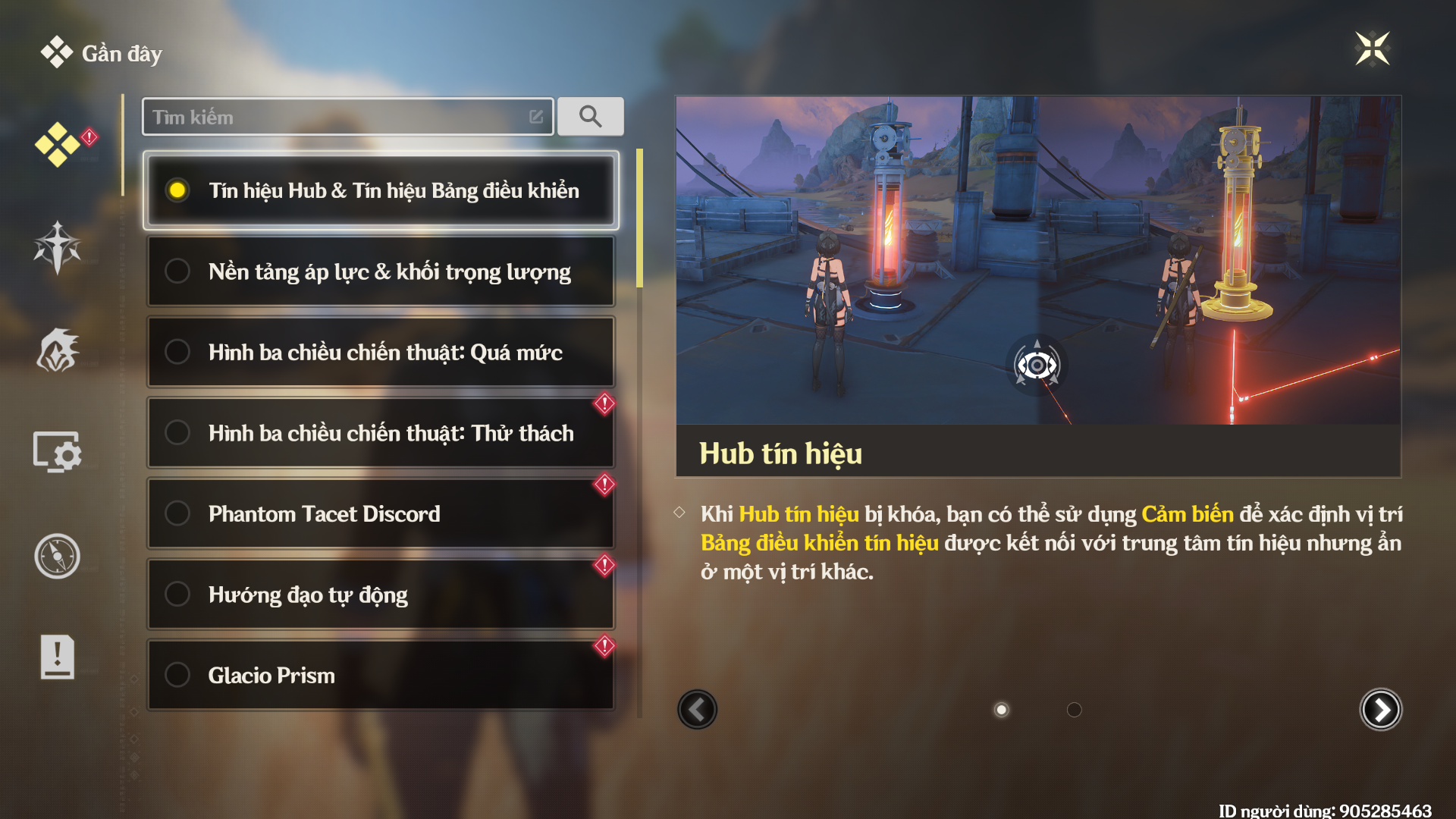Select the compass category tab
Viewport: 1456px width, 819px height.
(58, 556)
